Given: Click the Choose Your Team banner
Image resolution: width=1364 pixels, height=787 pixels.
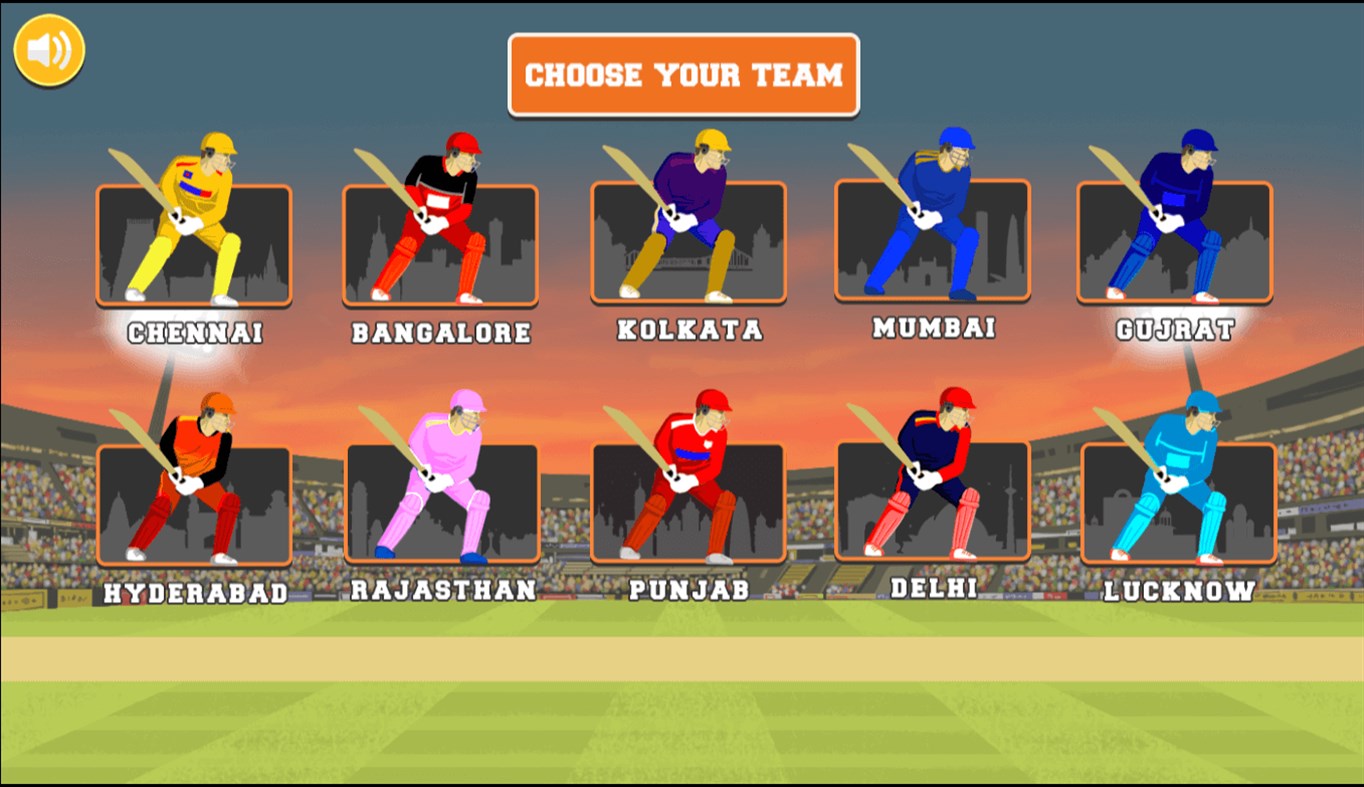Looking at the screenshot, I should tap(683, 74).
